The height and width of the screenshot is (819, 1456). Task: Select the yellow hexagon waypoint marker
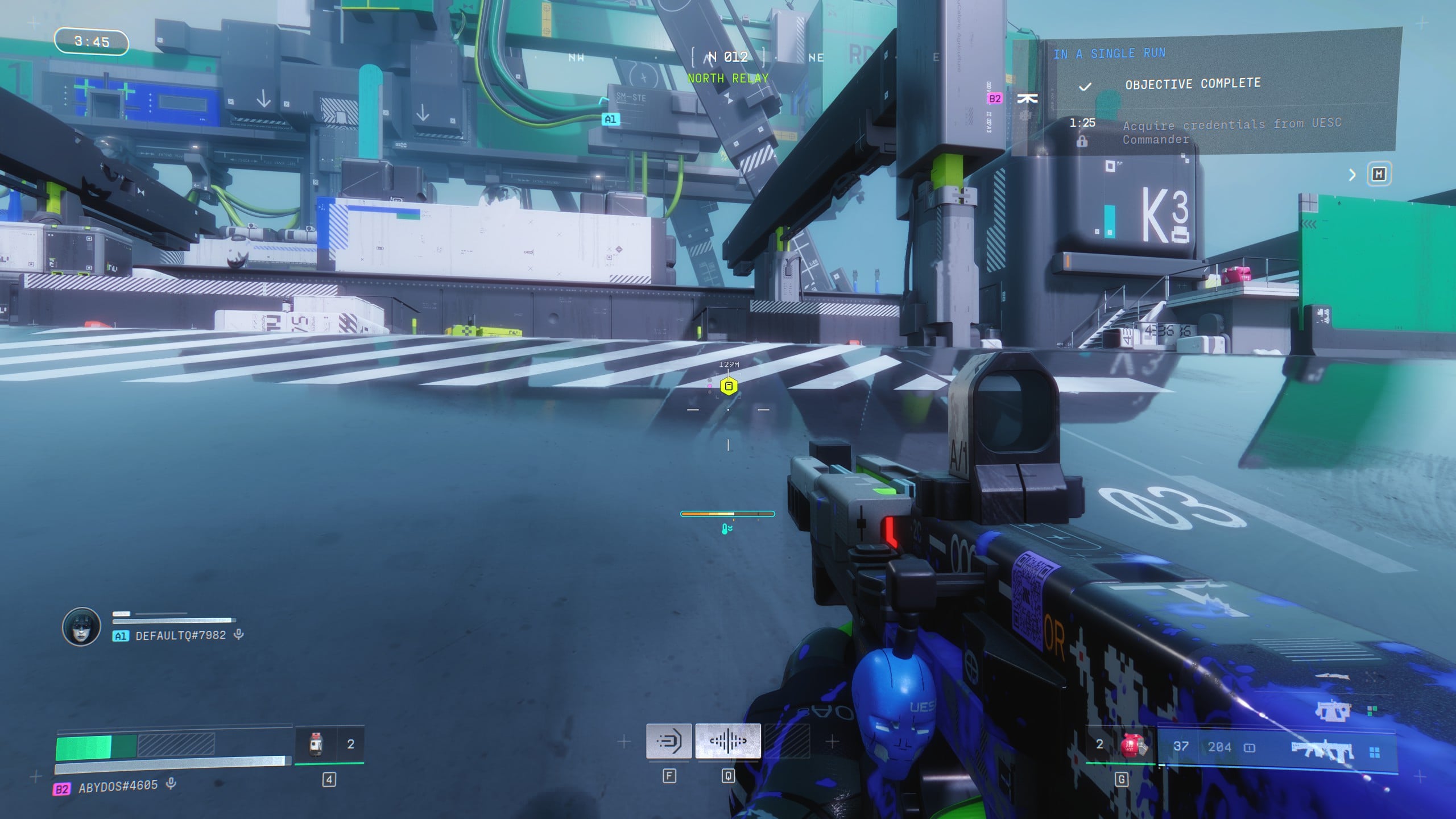[729, 387]
